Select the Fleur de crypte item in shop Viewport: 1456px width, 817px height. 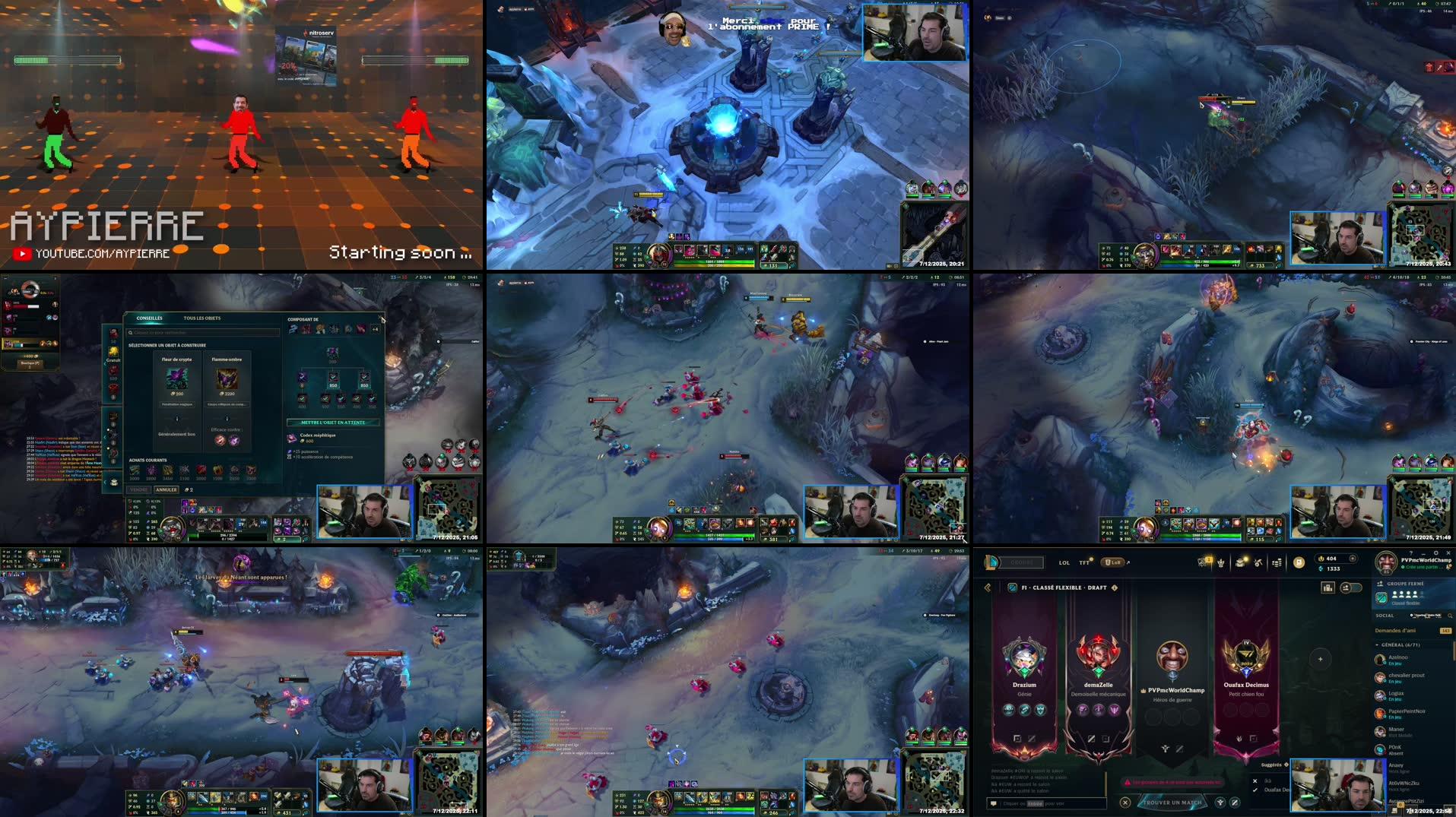pyautogui.click(x=177, y=378)
